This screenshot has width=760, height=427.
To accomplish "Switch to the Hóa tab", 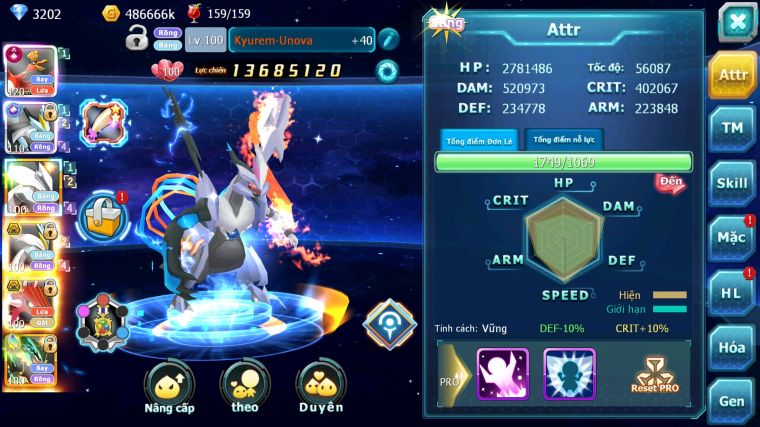I will pos(732,347).
